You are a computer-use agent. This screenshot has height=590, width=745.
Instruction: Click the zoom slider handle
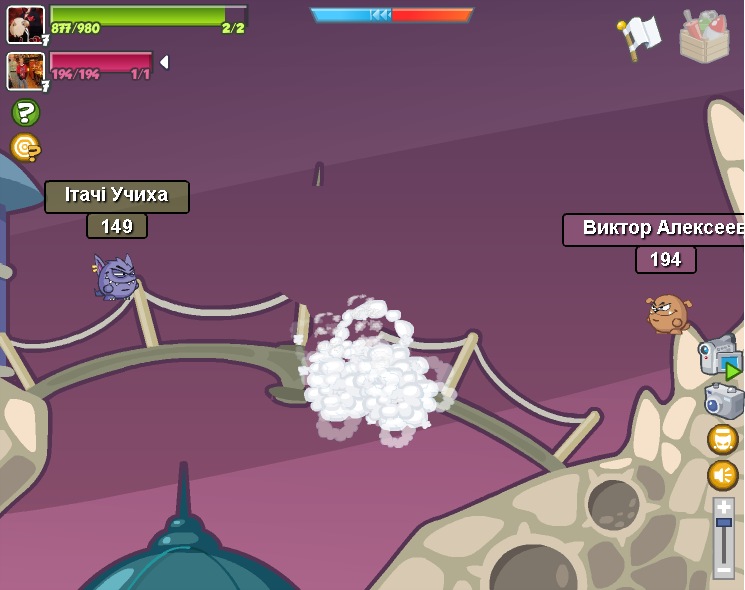point(723,523)
